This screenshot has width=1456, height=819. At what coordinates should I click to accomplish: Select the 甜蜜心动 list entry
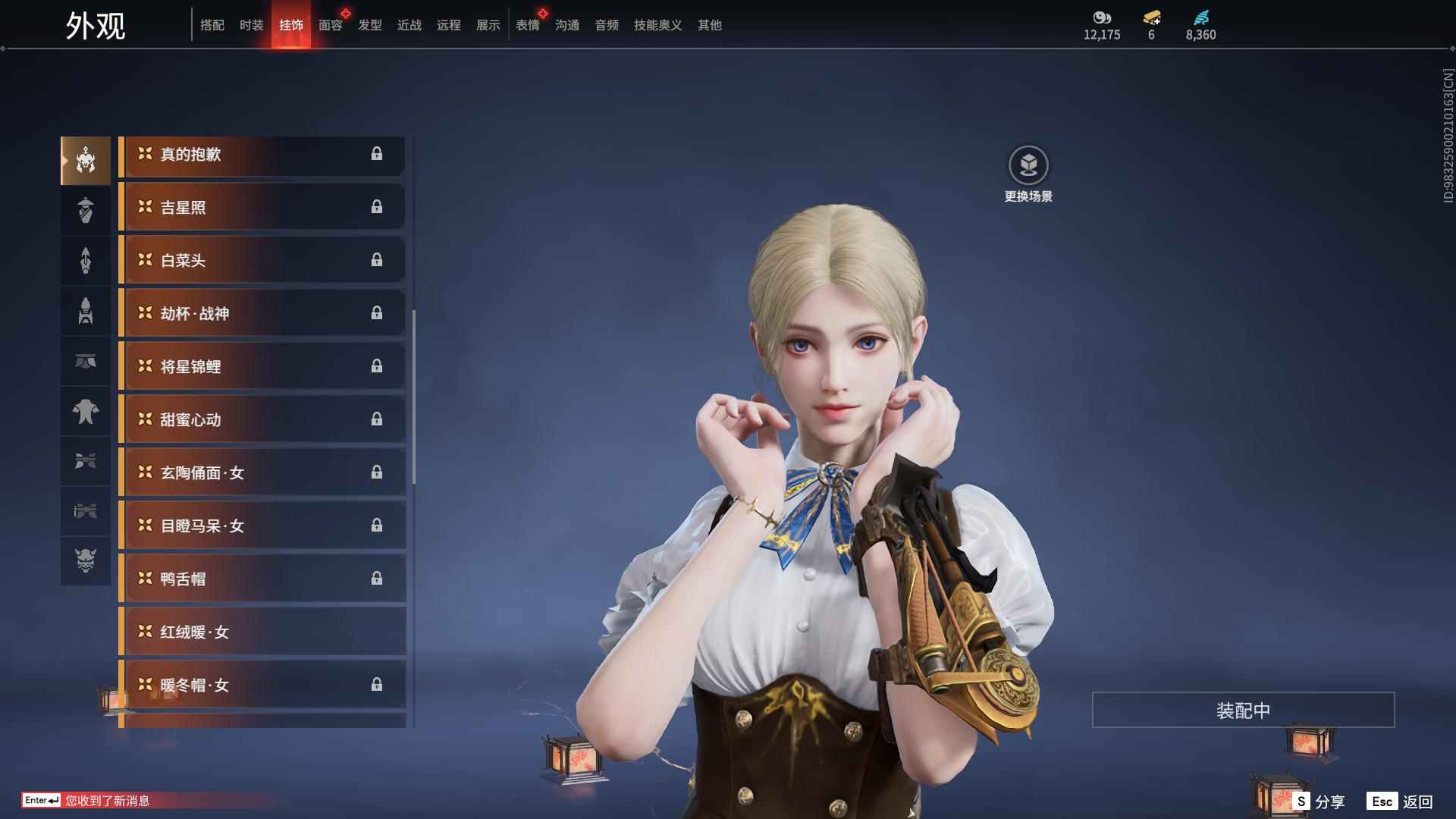(262, 420)
